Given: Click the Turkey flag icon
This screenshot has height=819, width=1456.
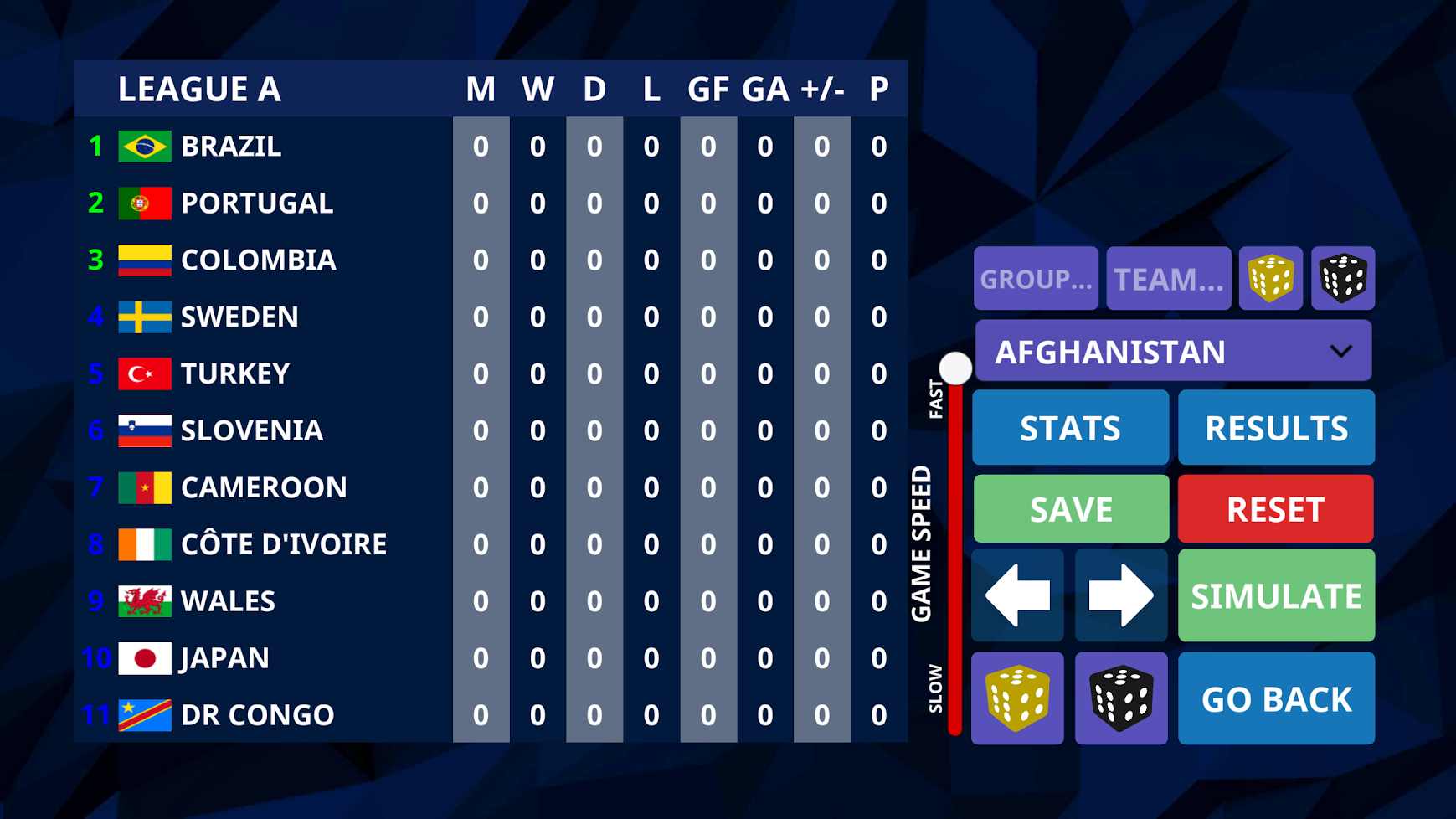Looking at the screenshot, I should [x=144, y=373].
